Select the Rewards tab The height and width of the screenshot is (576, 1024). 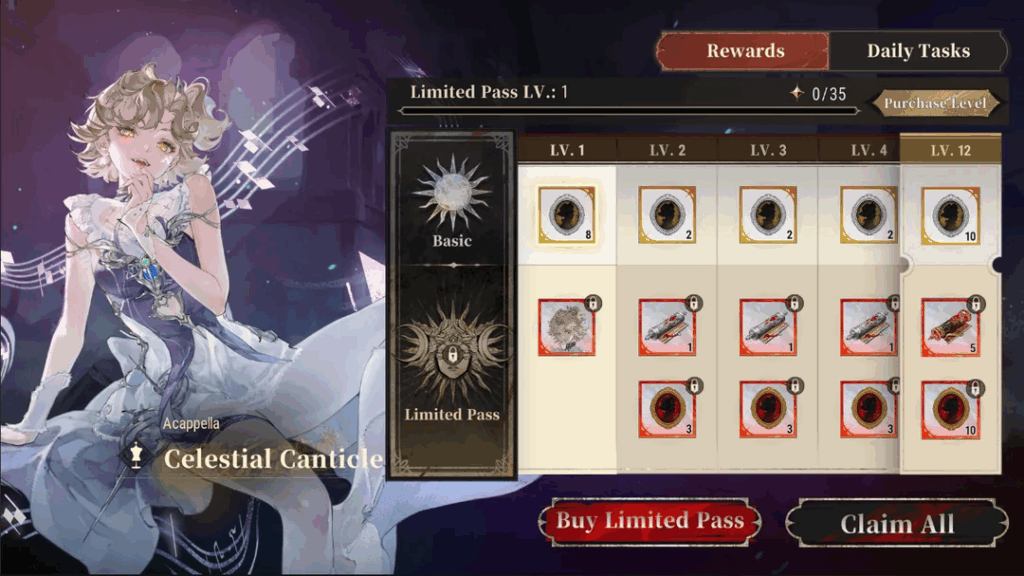(x=744, y=51)
